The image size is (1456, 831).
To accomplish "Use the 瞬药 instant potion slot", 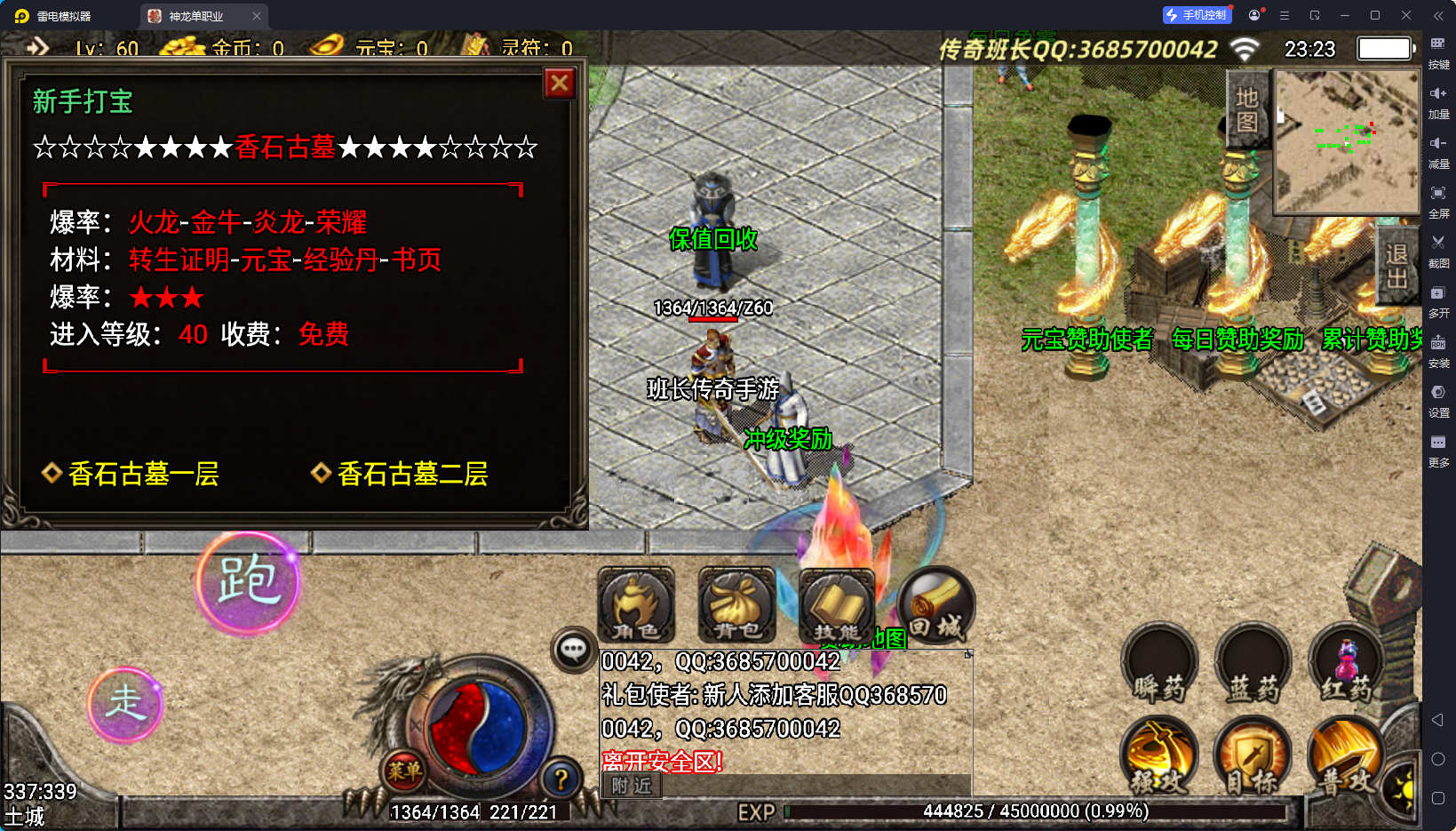I will pos(1159,664).
